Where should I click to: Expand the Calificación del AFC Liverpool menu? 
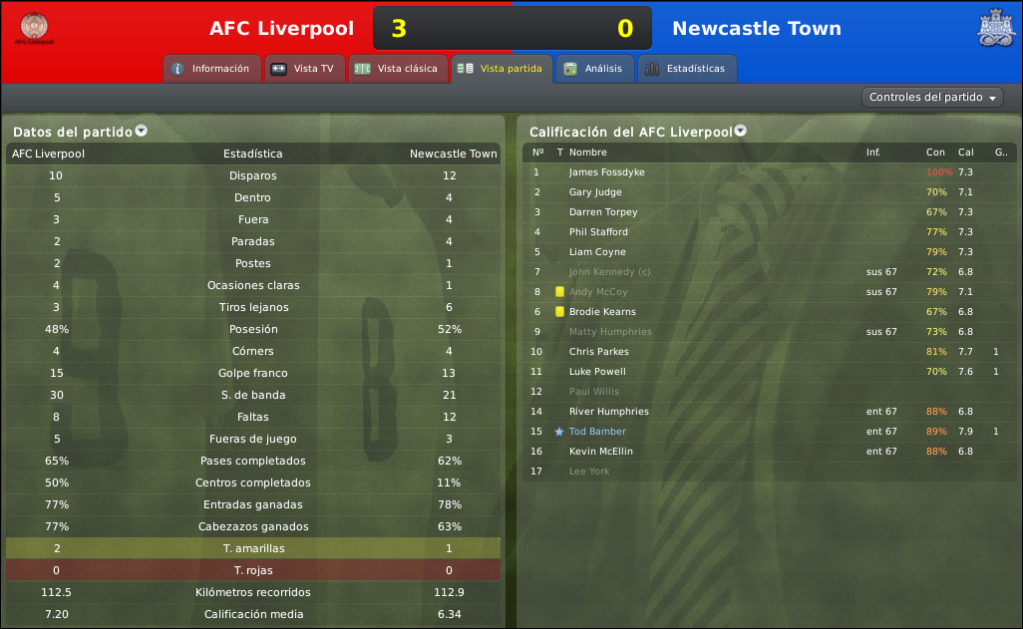tap(740, 131)
